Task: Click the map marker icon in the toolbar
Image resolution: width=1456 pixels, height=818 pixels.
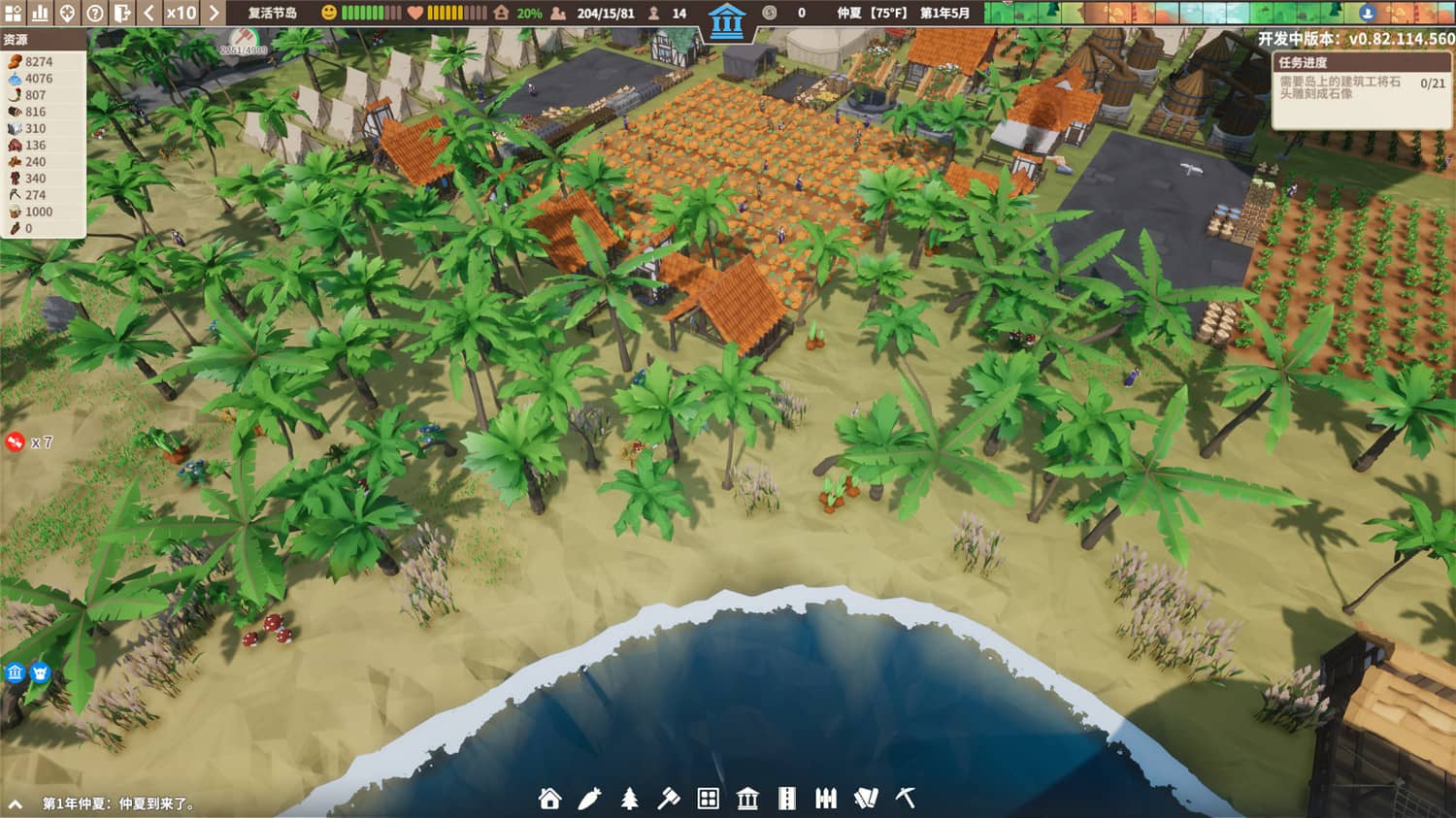Action: tap(68, 14)
